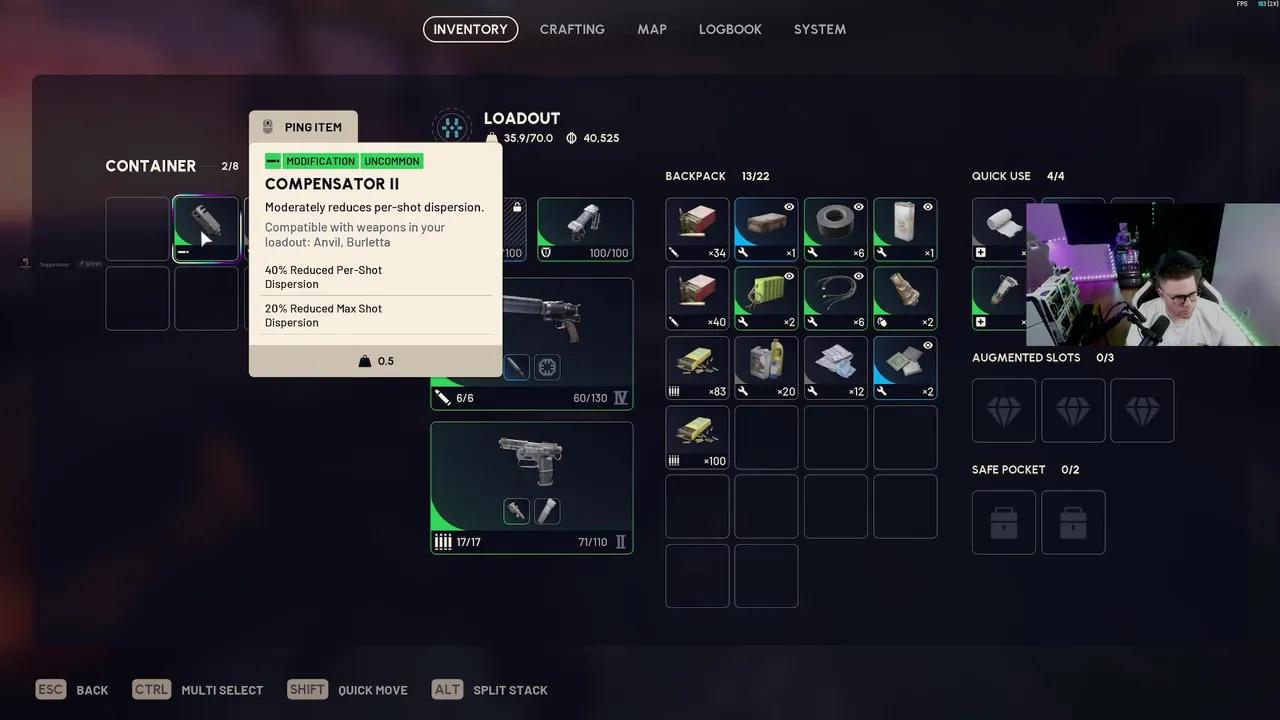
Task: Select the shield slot showing 100/100
Action: coord(585,229)
